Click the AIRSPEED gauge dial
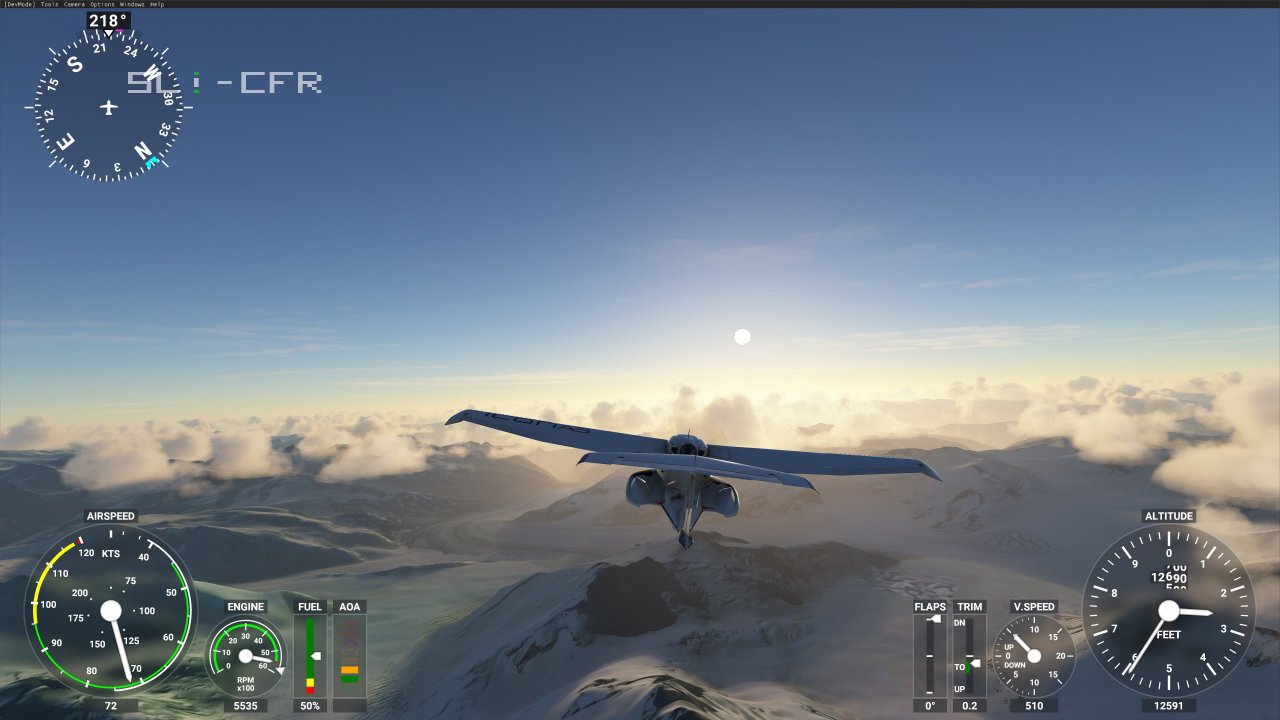This screenshot has height=720, width=1280. tap(112, 612)
